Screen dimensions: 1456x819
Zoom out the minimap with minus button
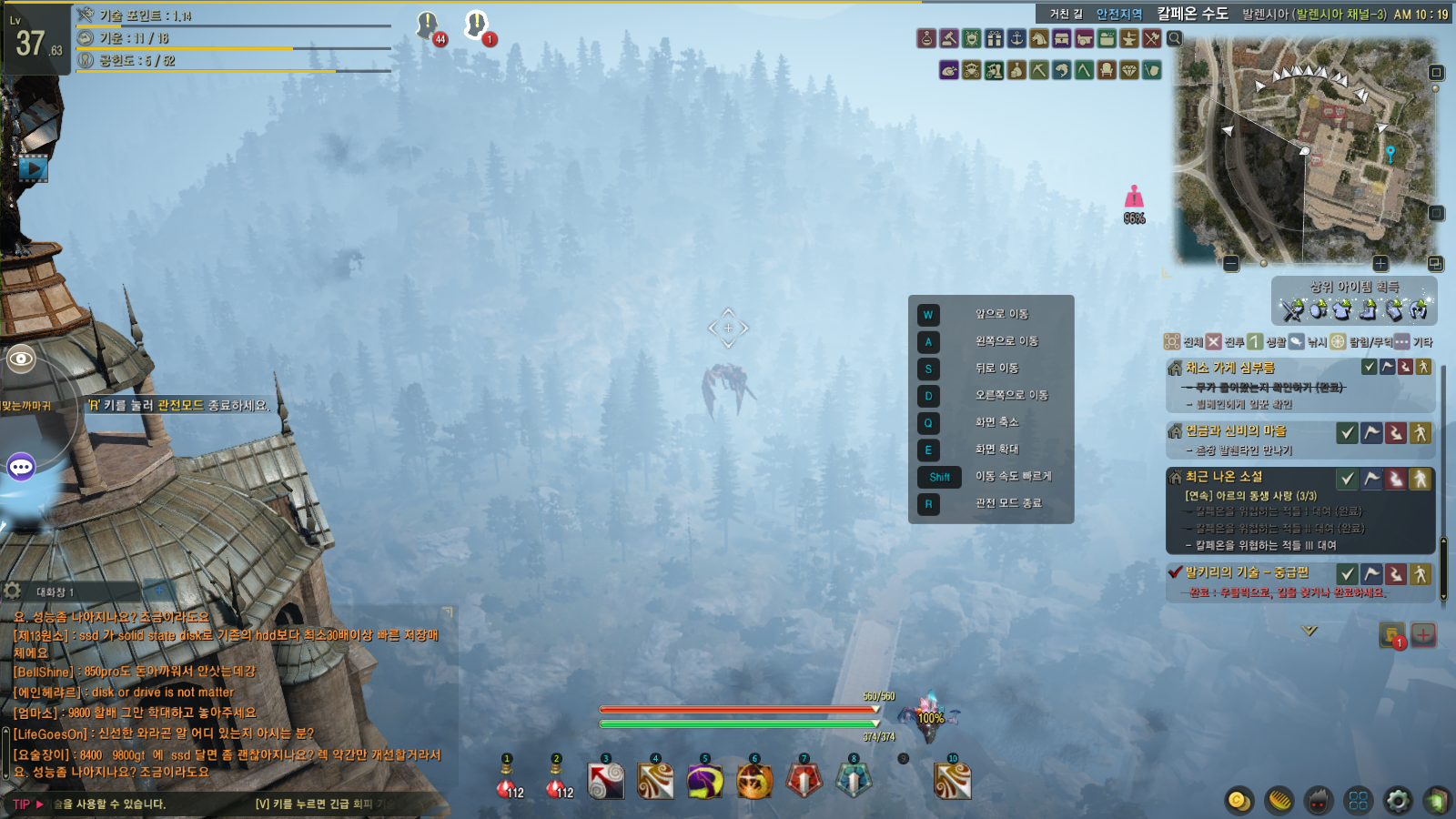click(1231, 264)
